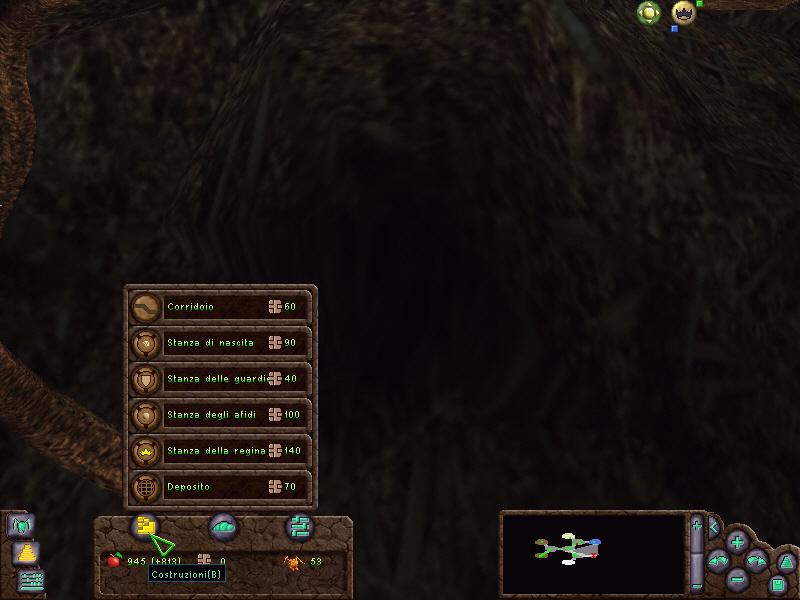Select the queen crown icon
The image size is (800, 600).
pos(683,13)
